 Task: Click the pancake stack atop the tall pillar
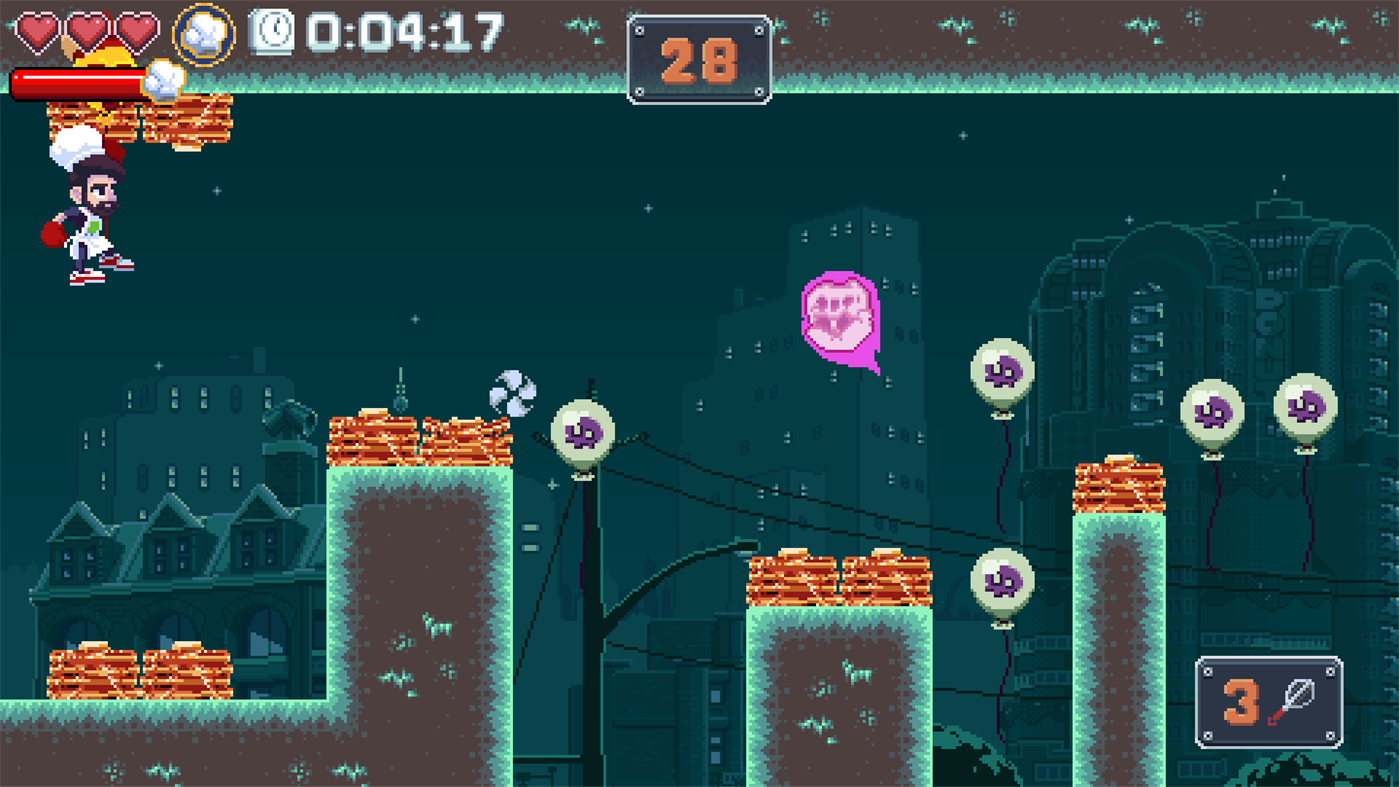coord(1120,488)
